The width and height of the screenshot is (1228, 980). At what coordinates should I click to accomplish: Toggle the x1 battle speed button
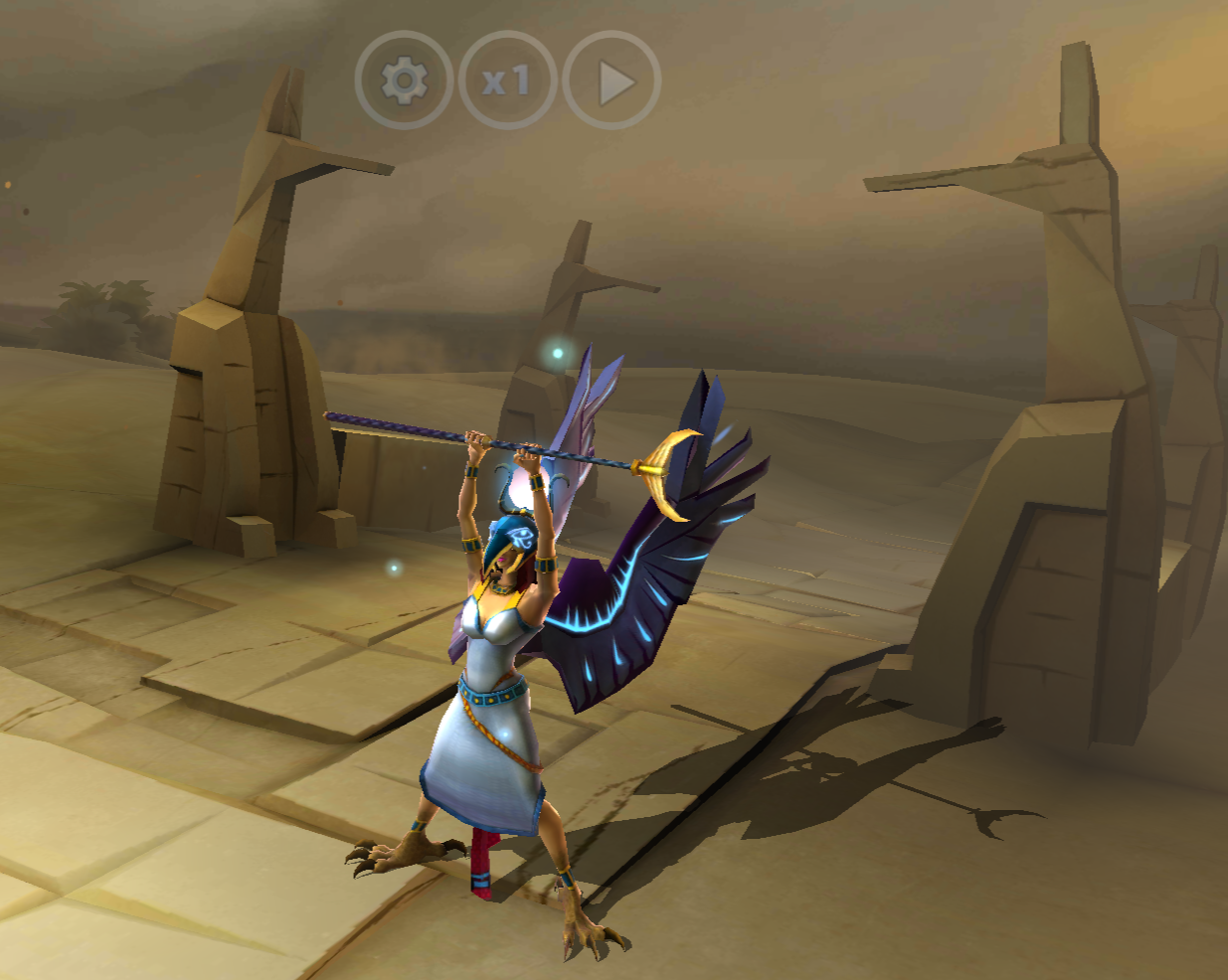[x=508, y=81]
